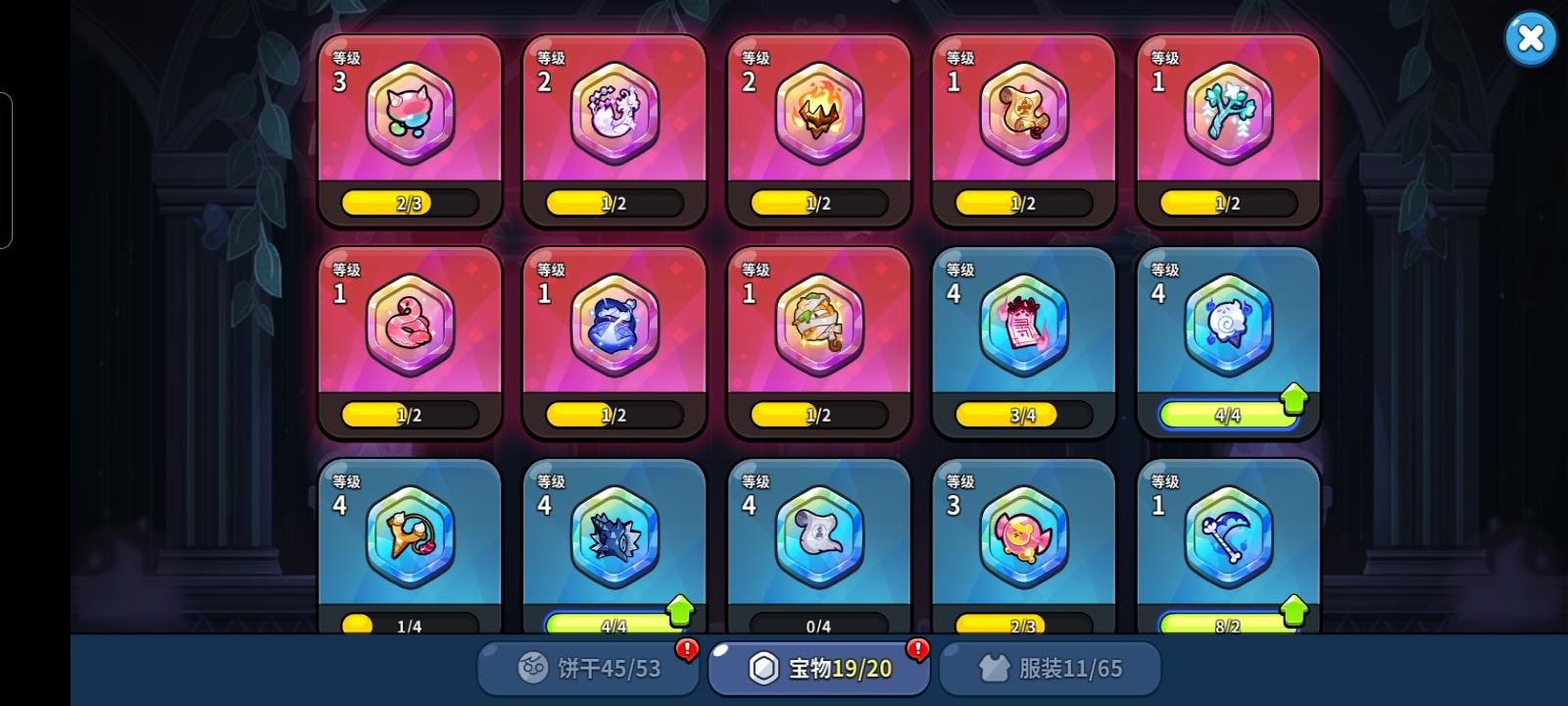
Task: Open the level 2 ghost treasure
Action: click(x=613, y=113)
